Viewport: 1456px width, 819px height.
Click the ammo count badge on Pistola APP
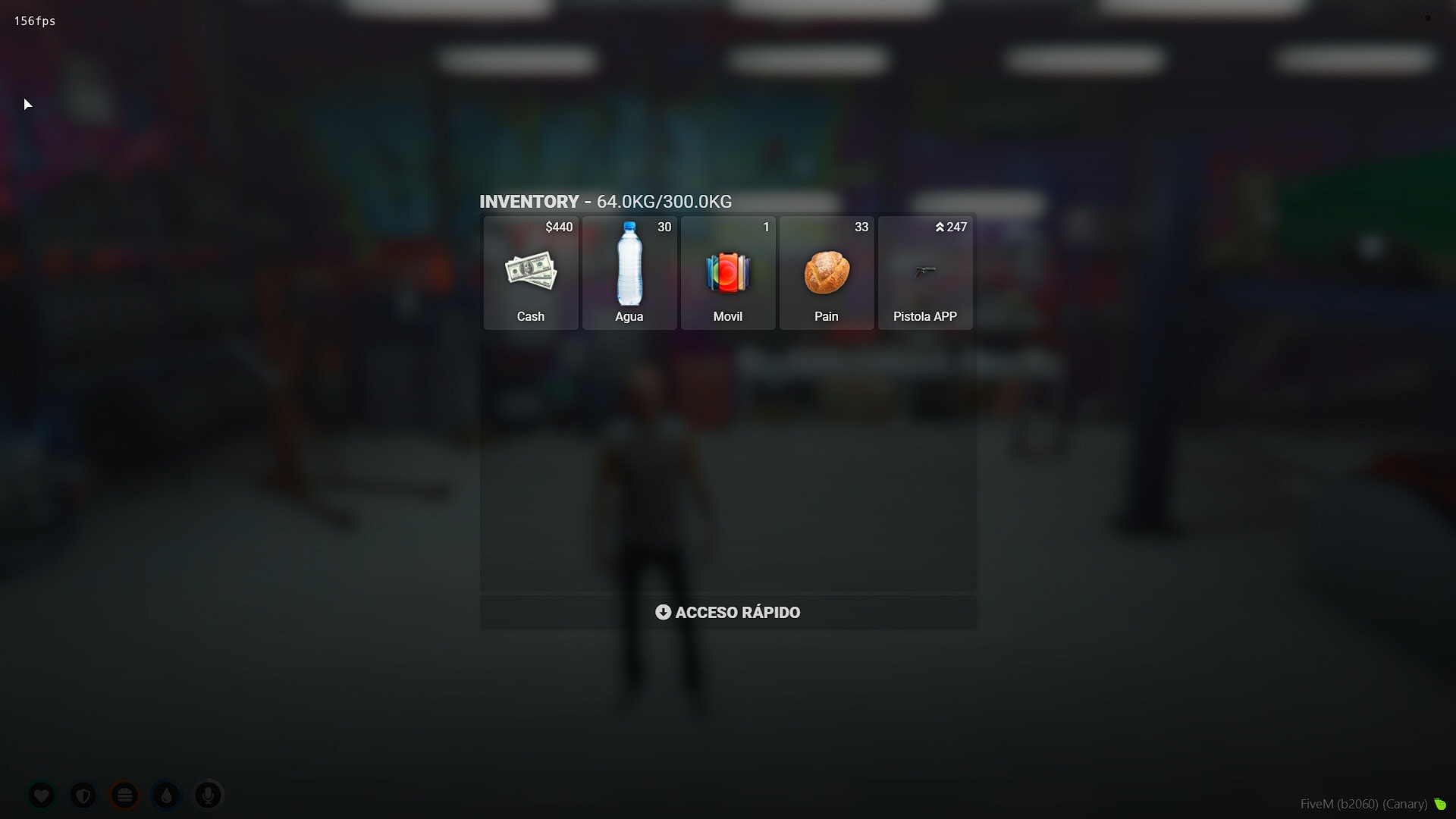click(x=951, y=227)
